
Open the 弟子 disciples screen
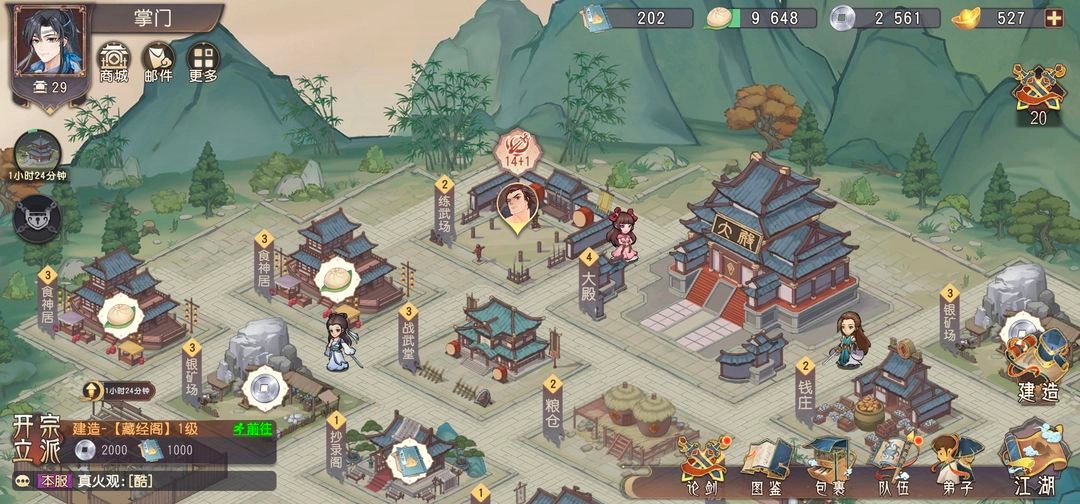pos(953,465)
